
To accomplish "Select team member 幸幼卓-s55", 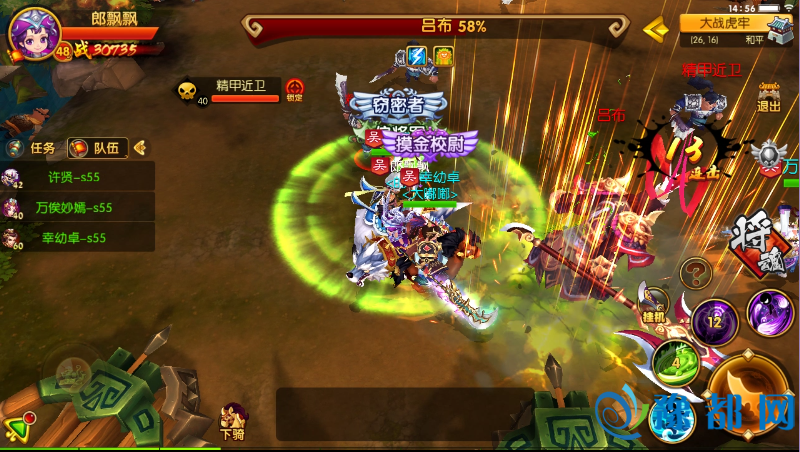I will (x=77, y=238).
